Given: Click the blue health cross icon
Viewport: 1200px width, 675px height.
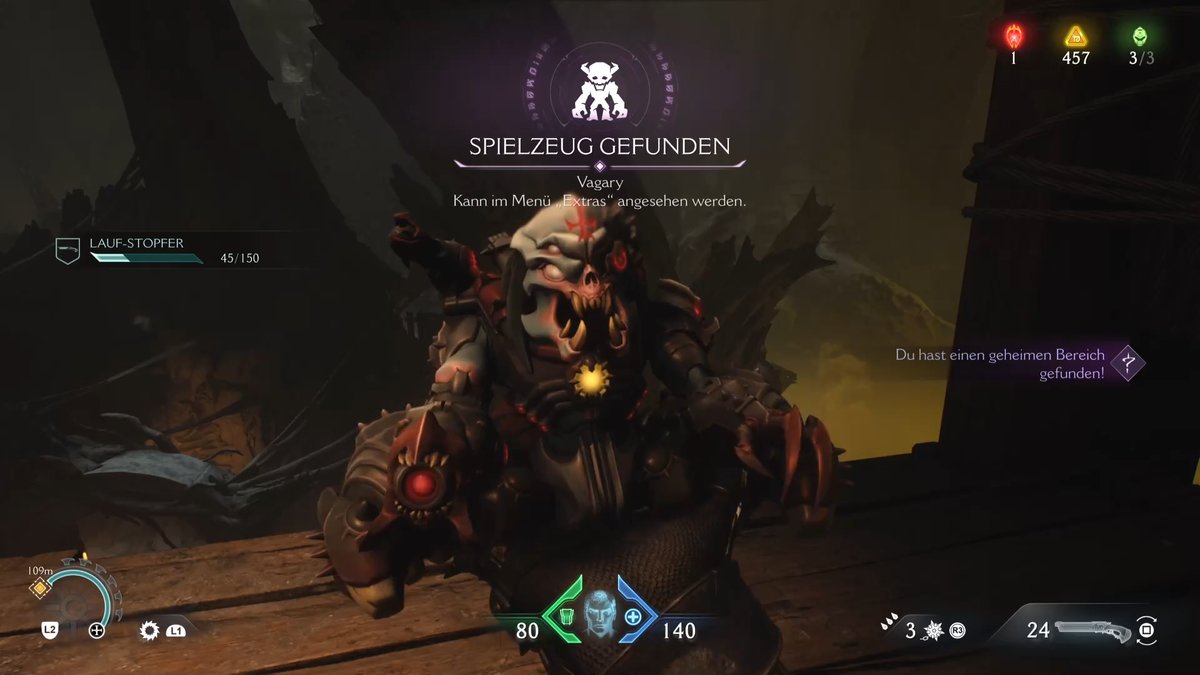Looking at the screenshot, I should click(633, 617).
